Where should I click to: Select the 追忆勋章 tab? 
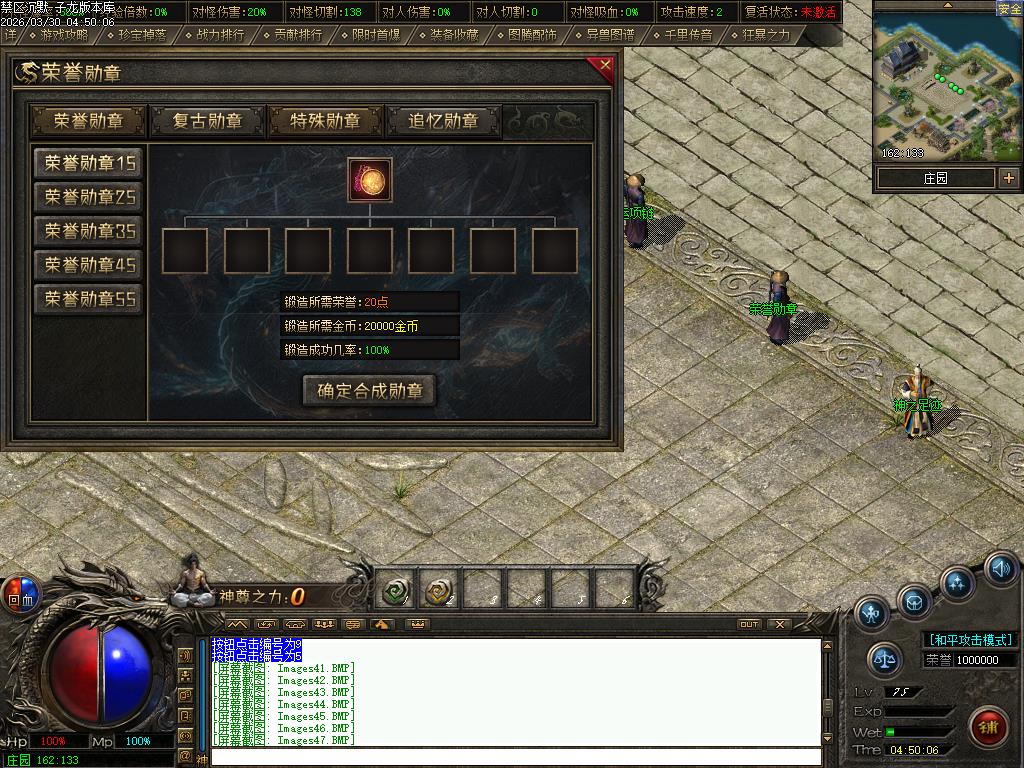(443, 121)
